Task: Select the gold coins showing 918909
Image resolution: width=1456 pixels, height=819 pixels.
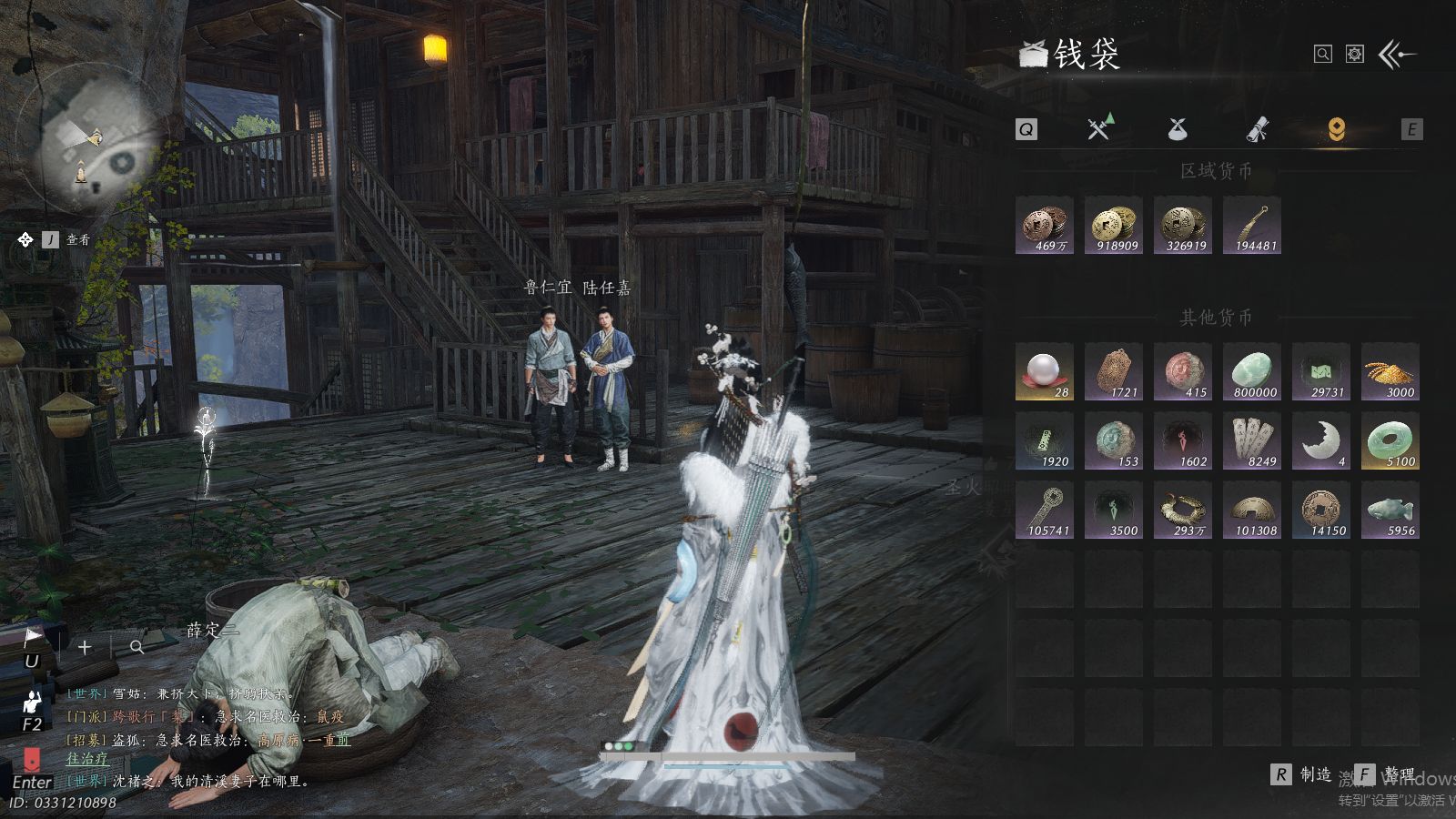Action: click(1114, 225)
